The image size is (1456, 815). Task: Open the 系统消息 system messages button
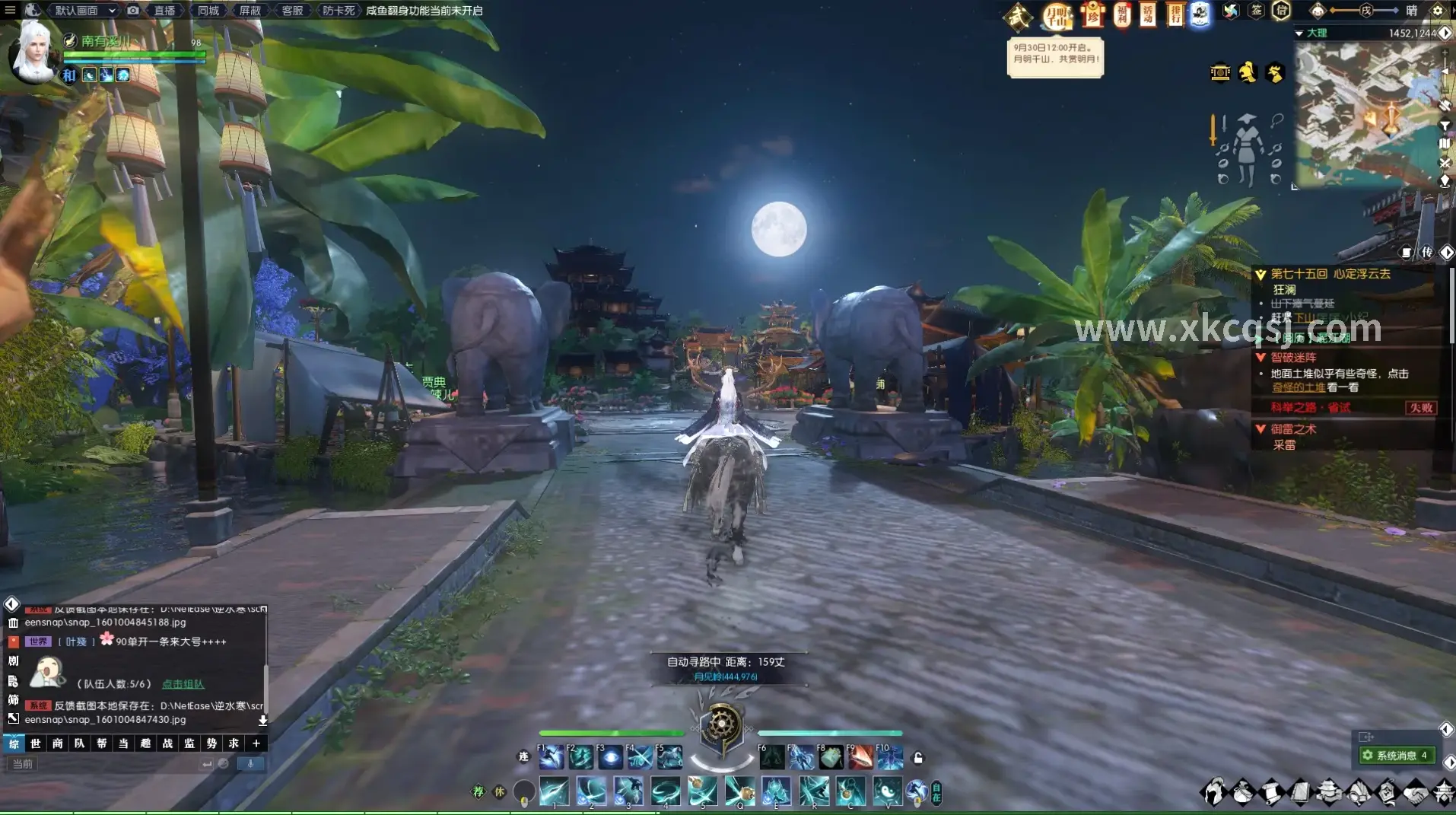pos(1397,756)
